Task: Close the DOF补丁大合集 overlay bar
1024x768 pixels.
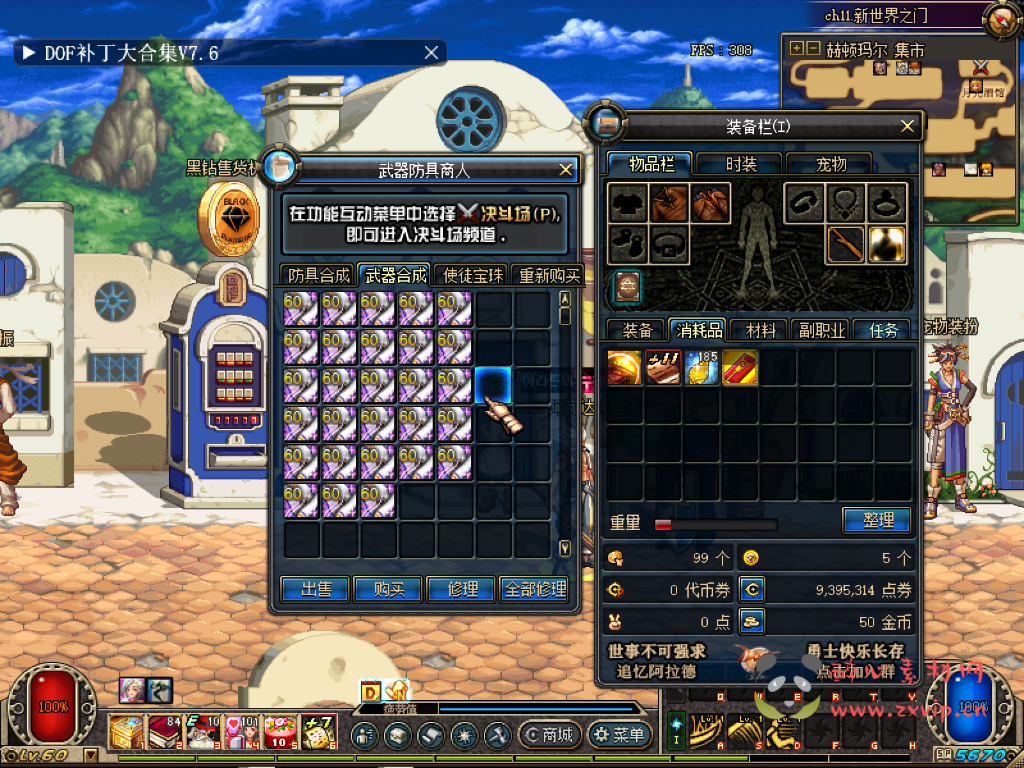Action: click(x=431, y=53)
